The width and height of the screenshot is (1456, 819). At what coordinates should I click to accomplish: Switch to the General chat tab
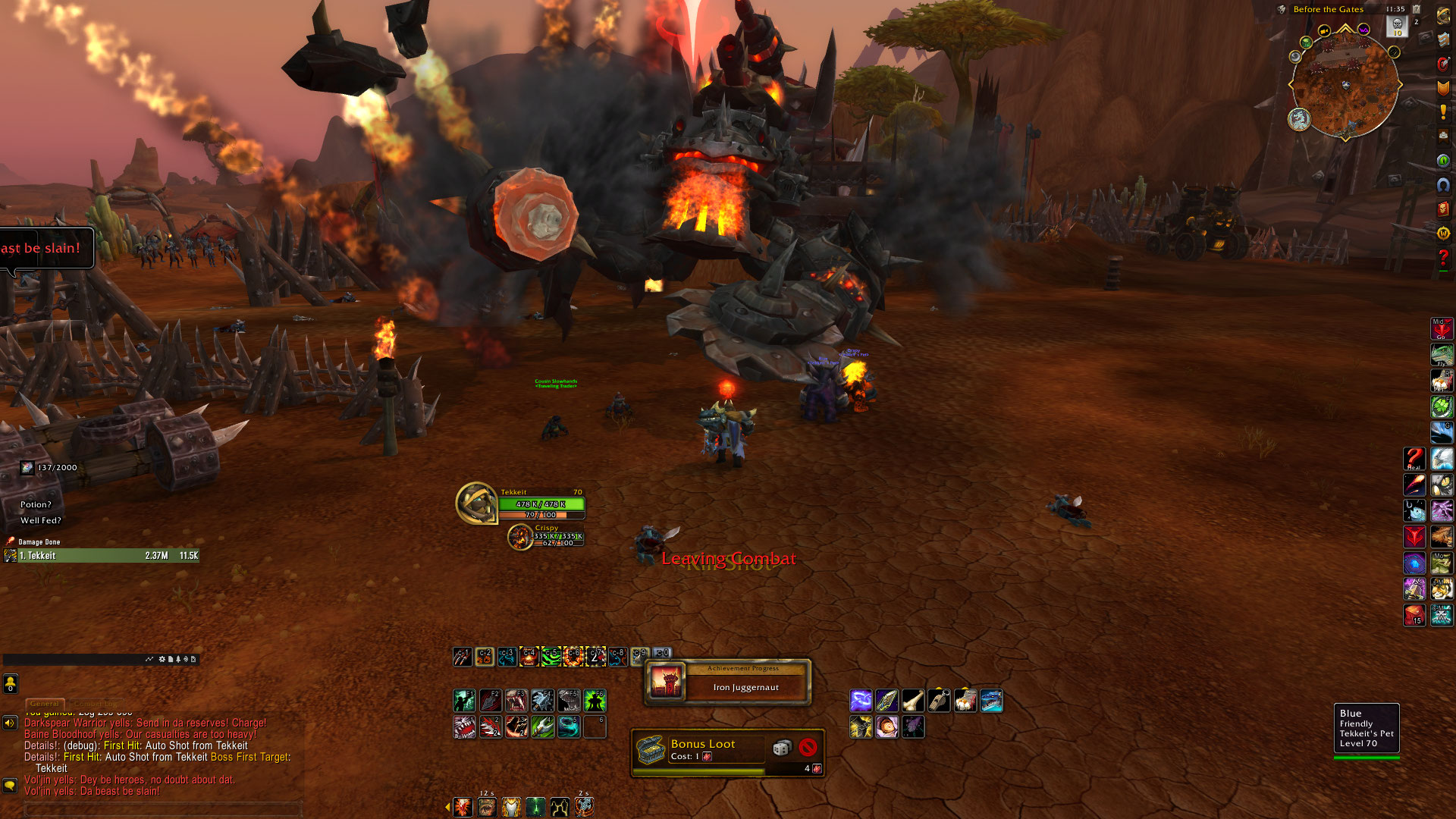45,704
